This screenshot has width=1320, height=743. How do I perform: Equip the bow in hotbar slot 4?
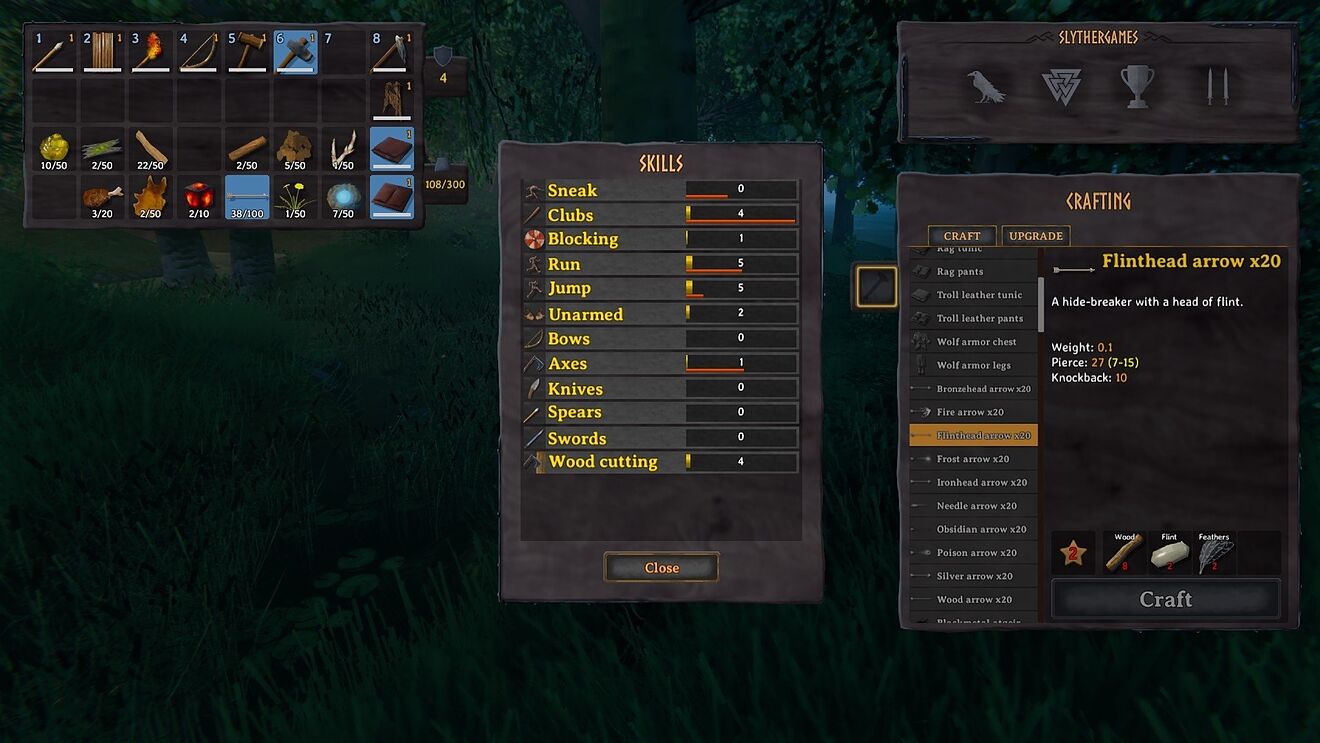pyautogui.click(x=199, y=51)
